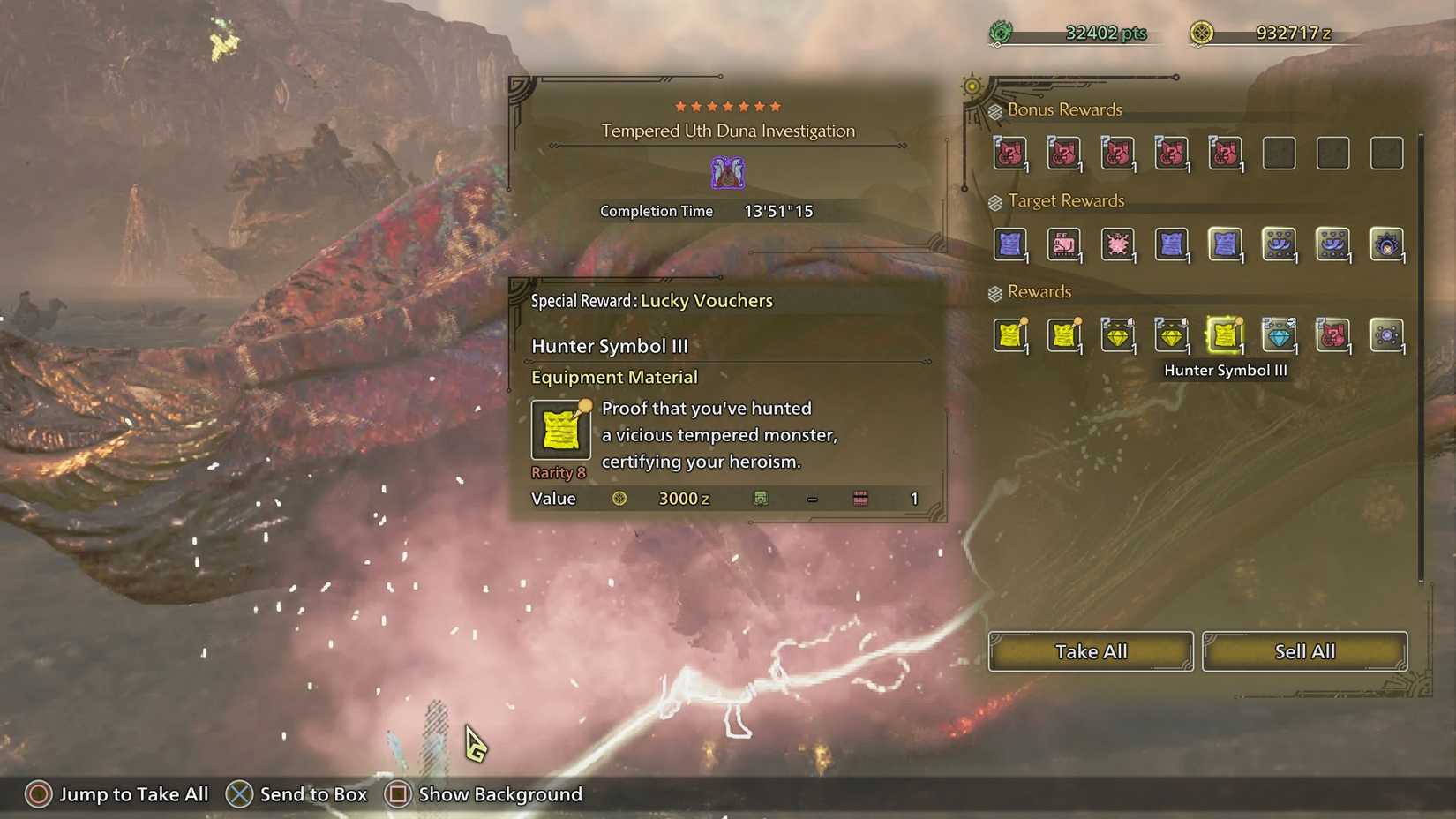Click the Rarity 8 item thumbnail in detail panel

point(559,430)
